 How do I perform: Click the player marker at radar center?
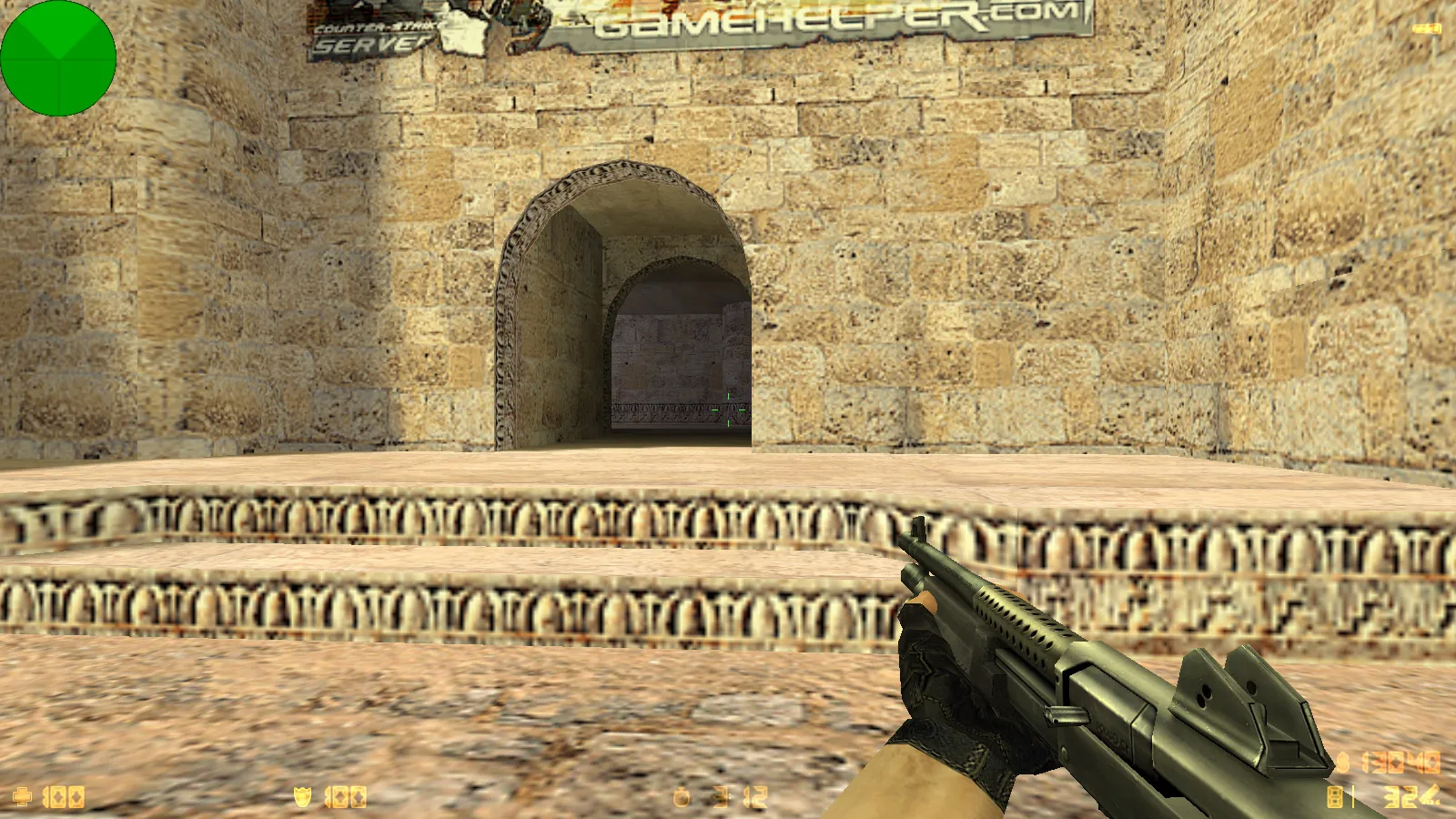[58, 58]
